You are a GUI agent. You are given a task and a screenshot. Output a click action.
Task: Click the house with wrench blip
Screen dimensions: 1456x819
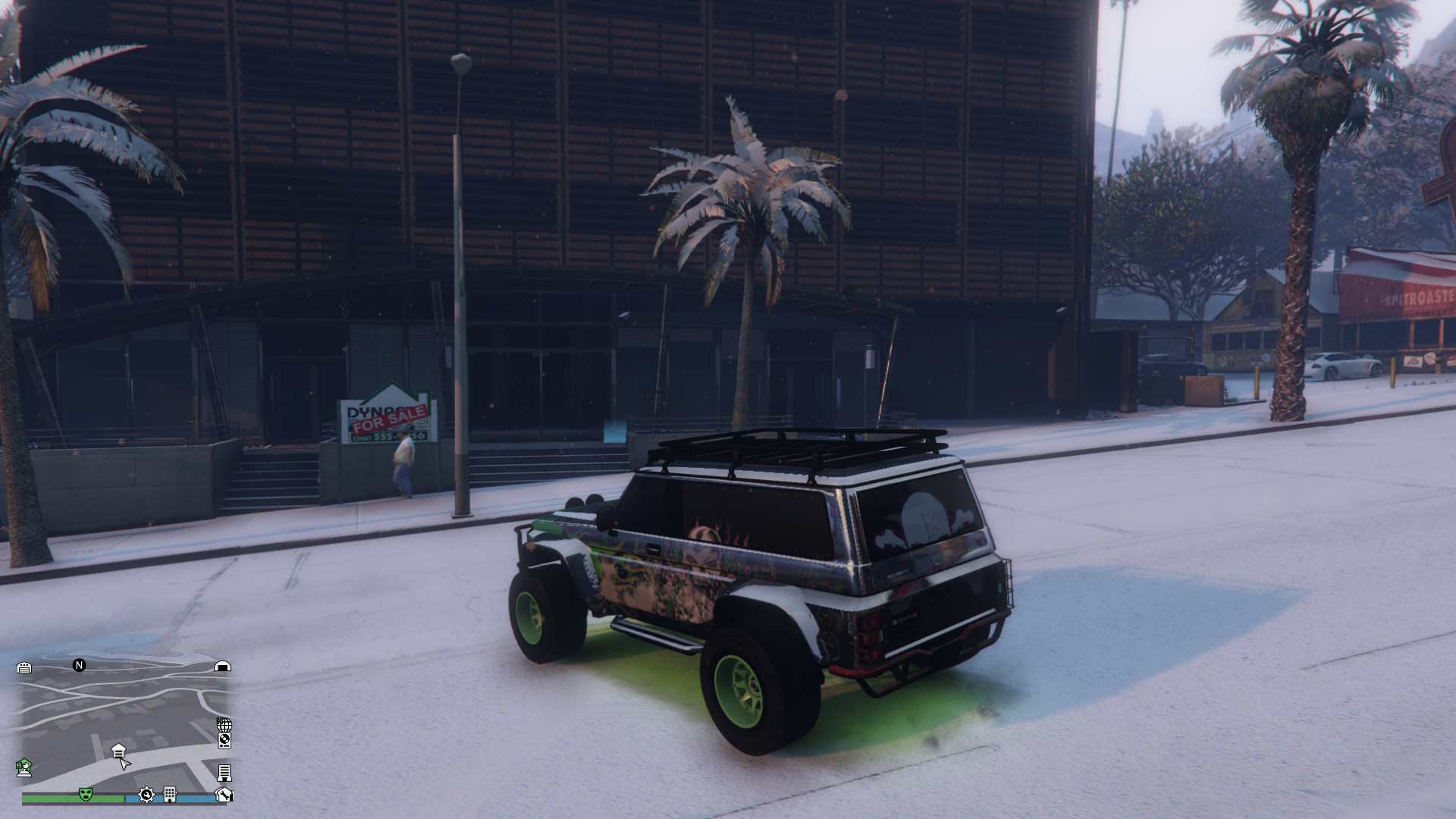point(224,794)
